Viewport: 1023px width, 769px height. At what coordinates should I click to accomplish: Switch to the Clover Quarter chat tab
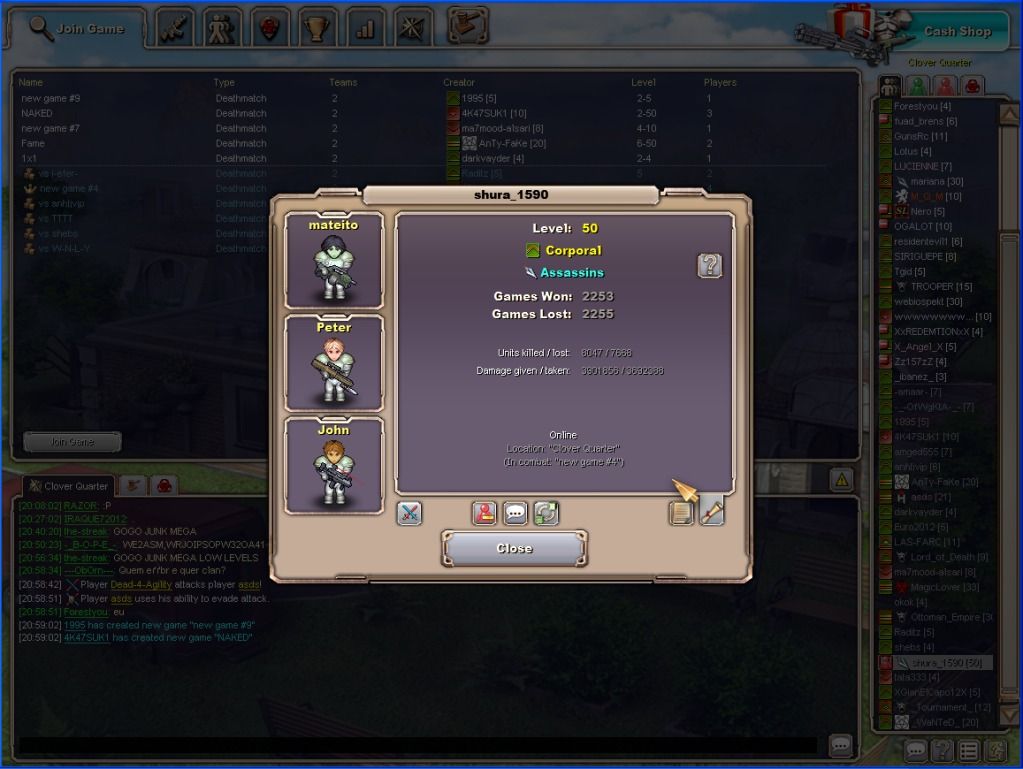[68, 486]
